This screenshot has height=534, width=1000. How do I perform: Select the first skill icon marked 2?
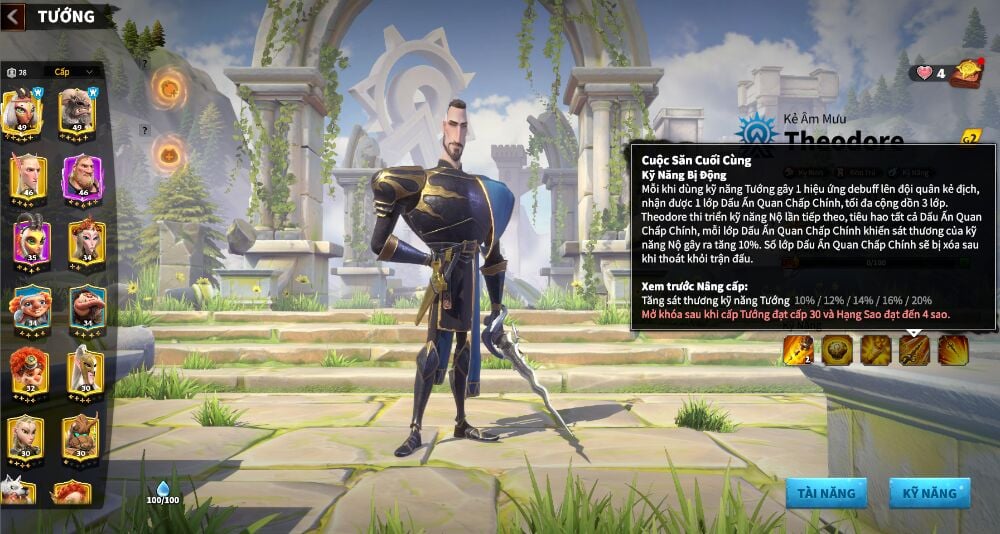797,350
